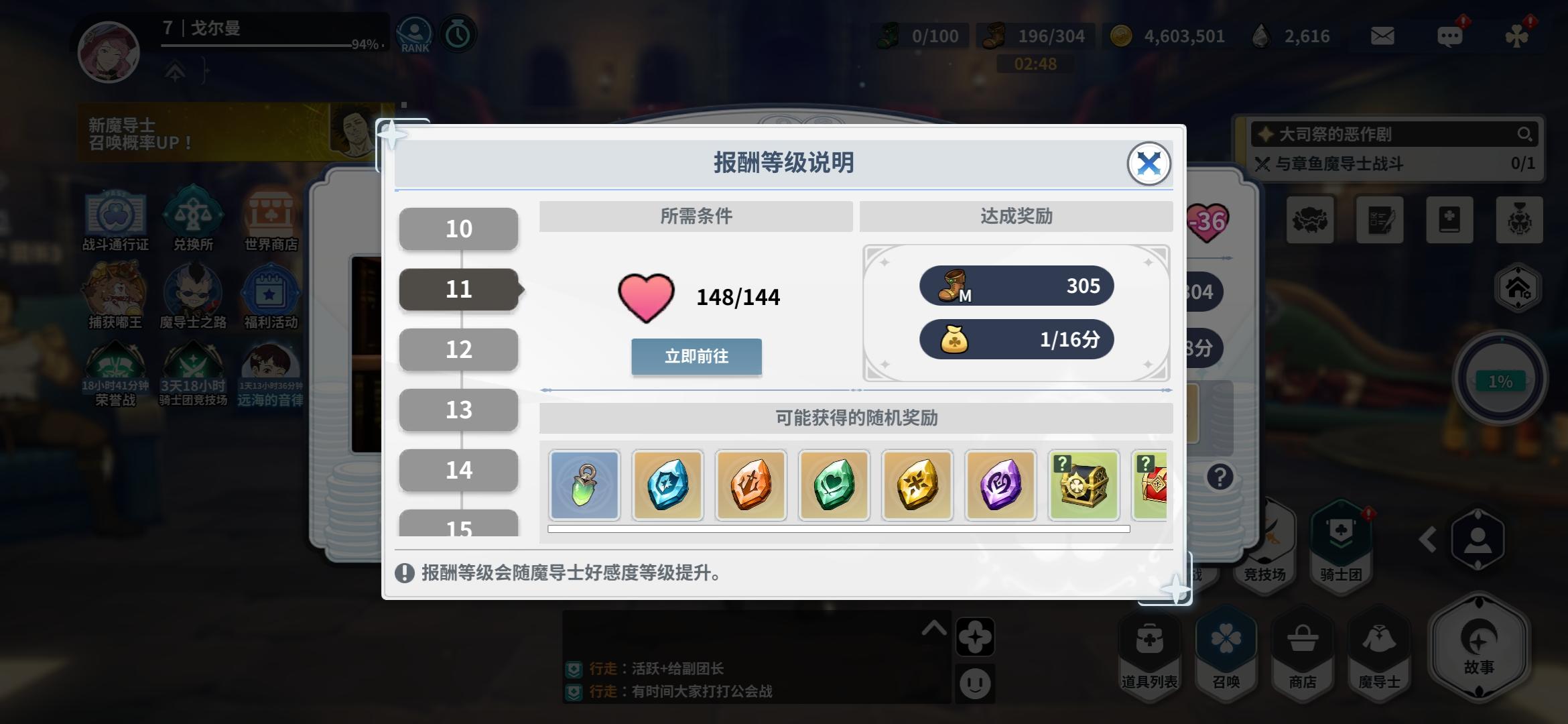Toggle the chat emoji smiley picker
1568x724 pixels.
[976, 684]
